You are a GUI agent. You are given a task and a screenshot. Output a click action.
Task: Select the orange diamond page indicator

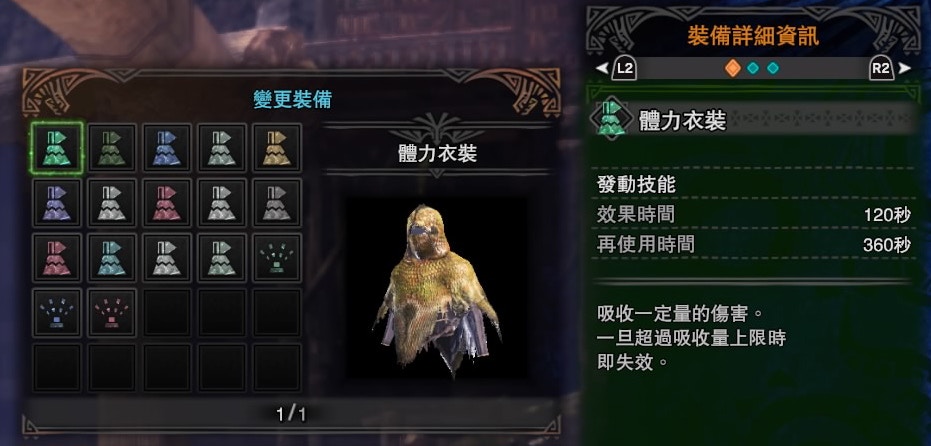point(732,69)
